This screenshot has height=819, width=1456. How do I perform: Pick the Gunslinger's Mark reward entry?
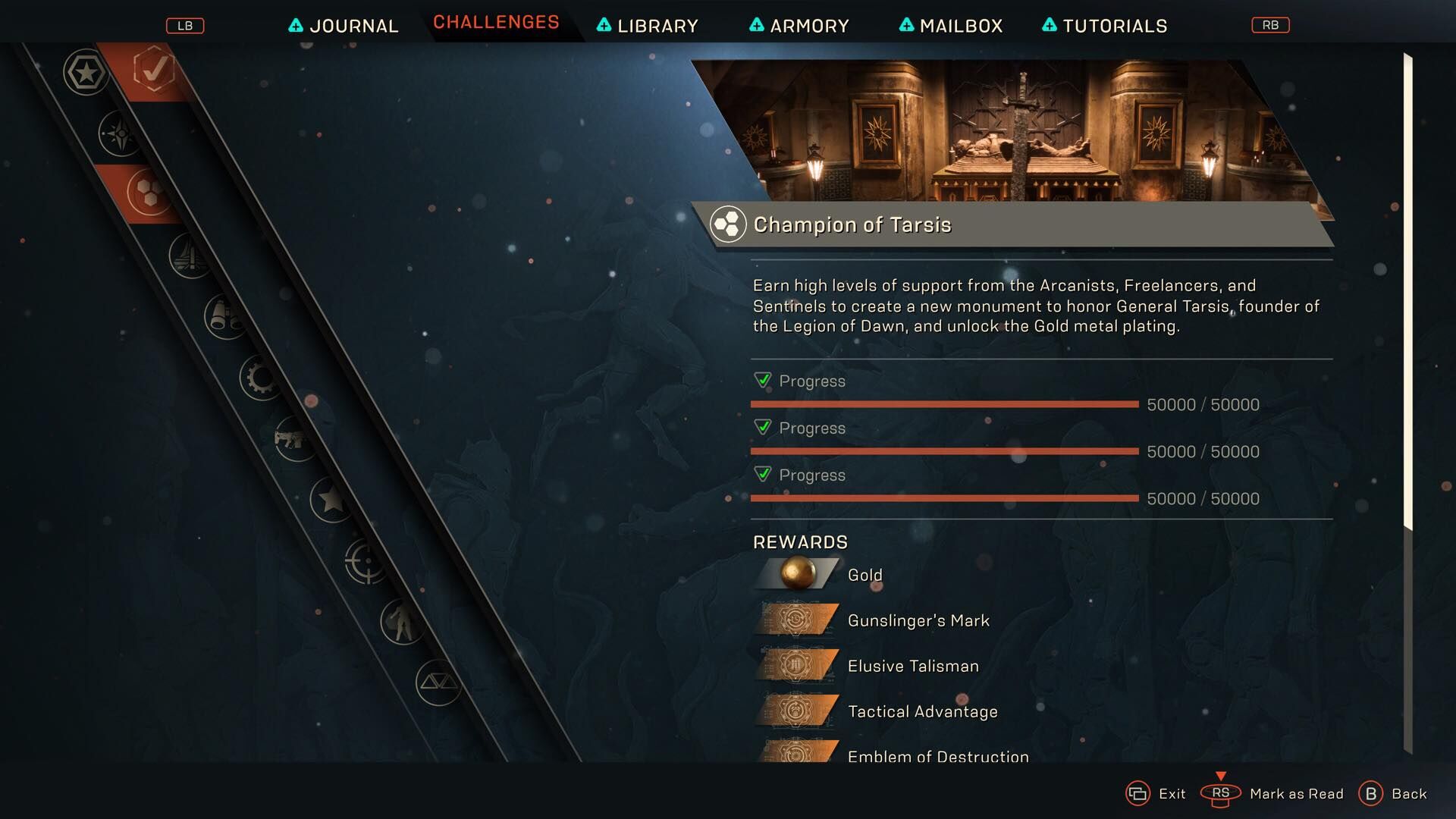918,620
